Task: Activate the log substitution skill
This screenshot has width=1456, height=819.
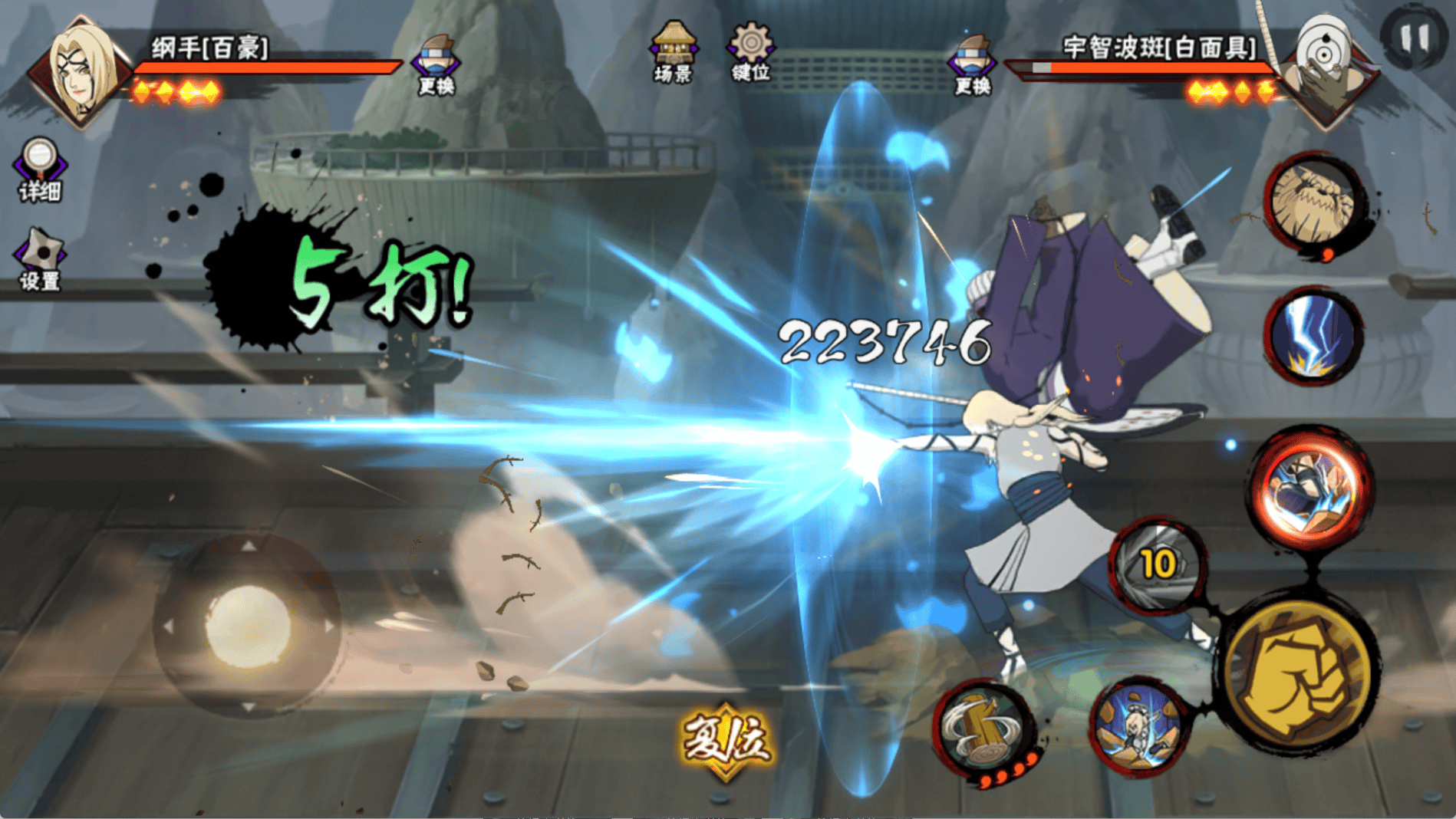Action: [x=985, y=728]
